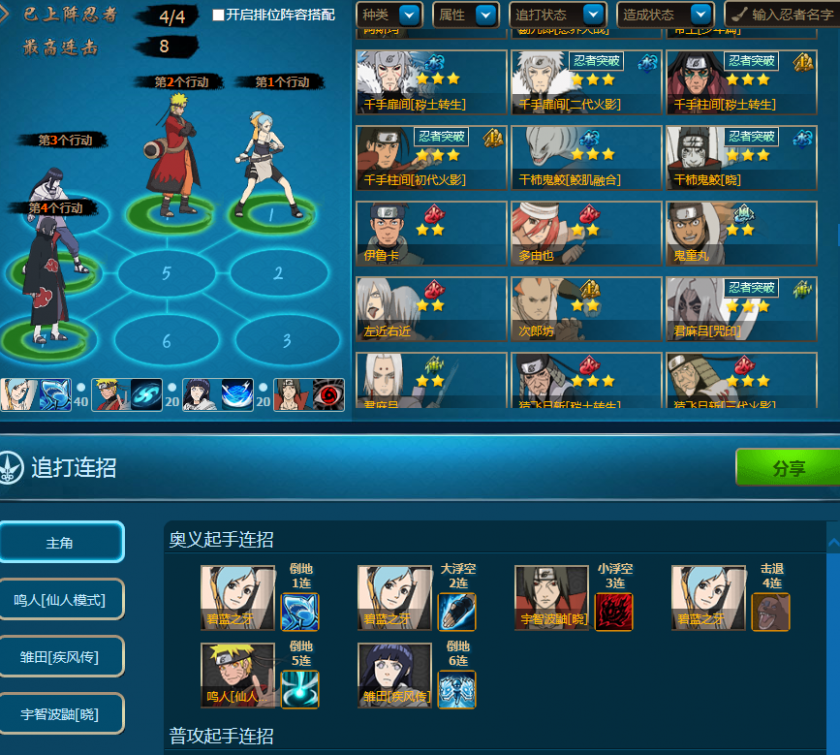Viewport: 840px width, 755px height.
Task: Select ninja card 千手扉间[二代火影]
Action: (x=585, y=82)
